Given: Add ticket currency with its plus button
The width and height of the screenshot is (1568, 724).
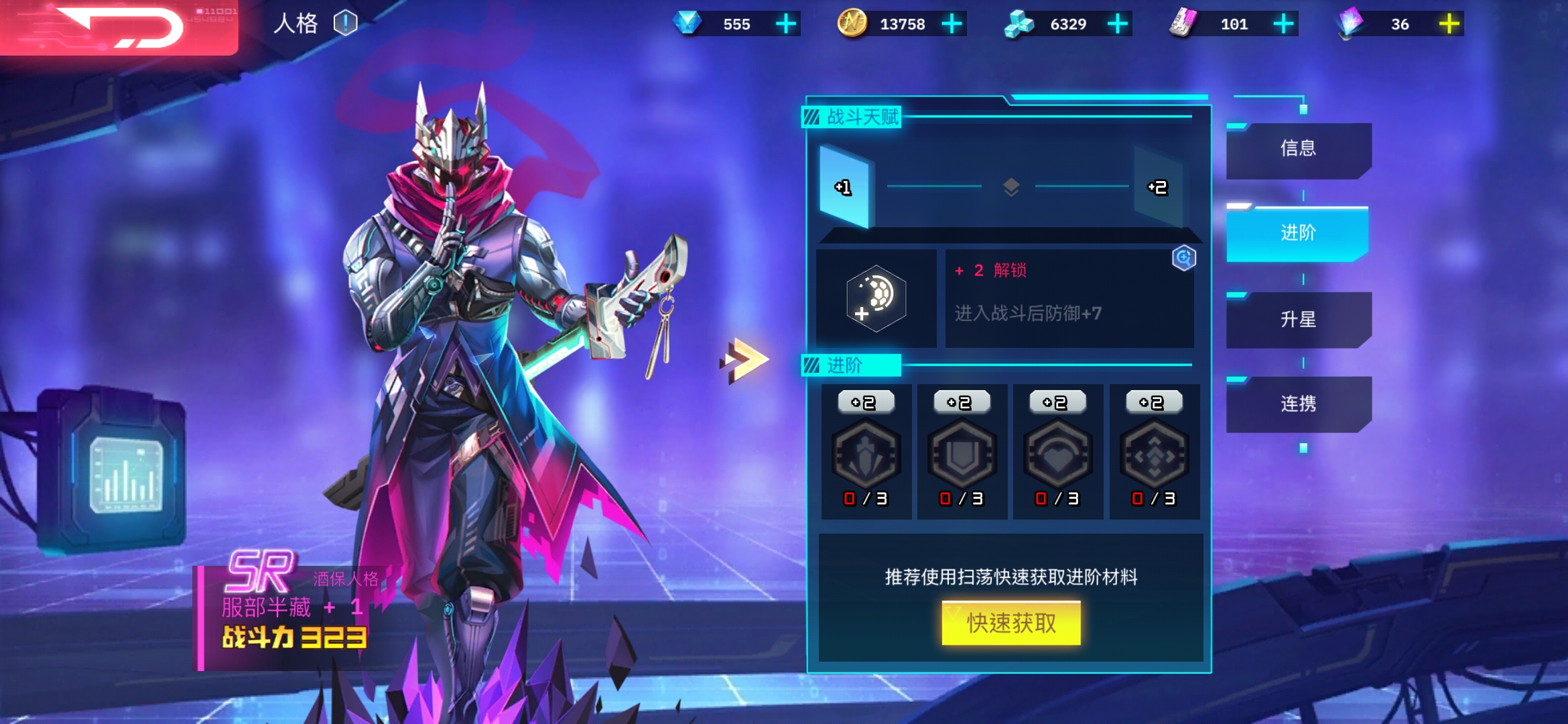Looking at the screenshot, I should (x=1283, y=24).
